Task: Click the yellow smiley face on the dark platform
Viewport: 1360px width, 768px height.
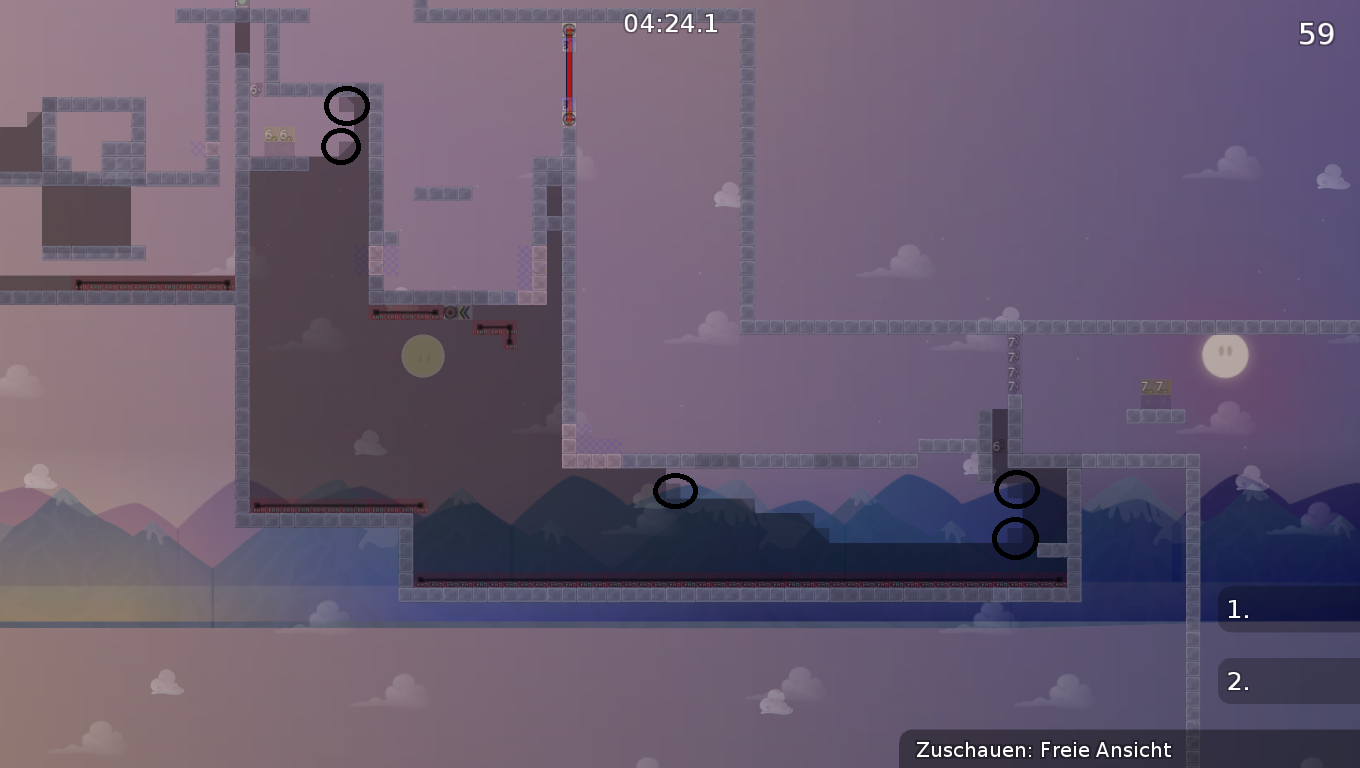Action: click(x=422, y=355)
